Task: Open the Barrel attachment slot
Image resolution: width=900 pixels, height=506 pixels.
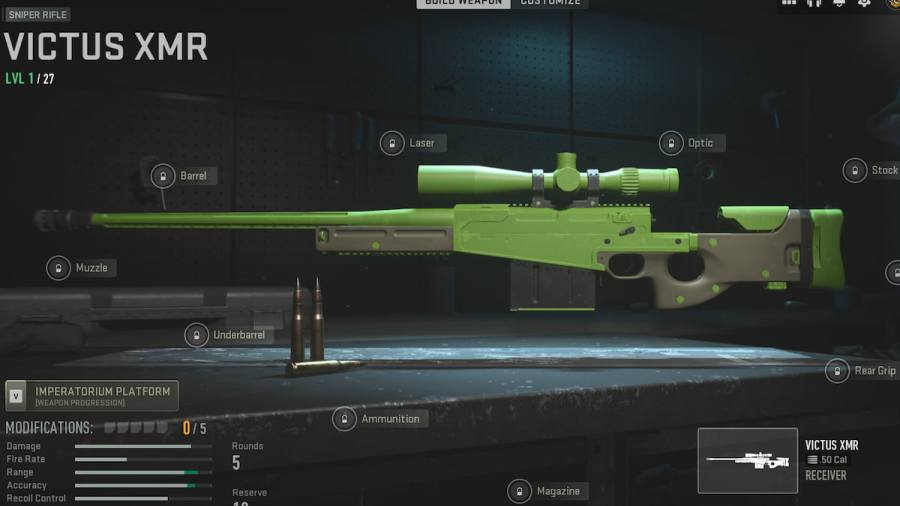Action: click(x=180, y=176)
